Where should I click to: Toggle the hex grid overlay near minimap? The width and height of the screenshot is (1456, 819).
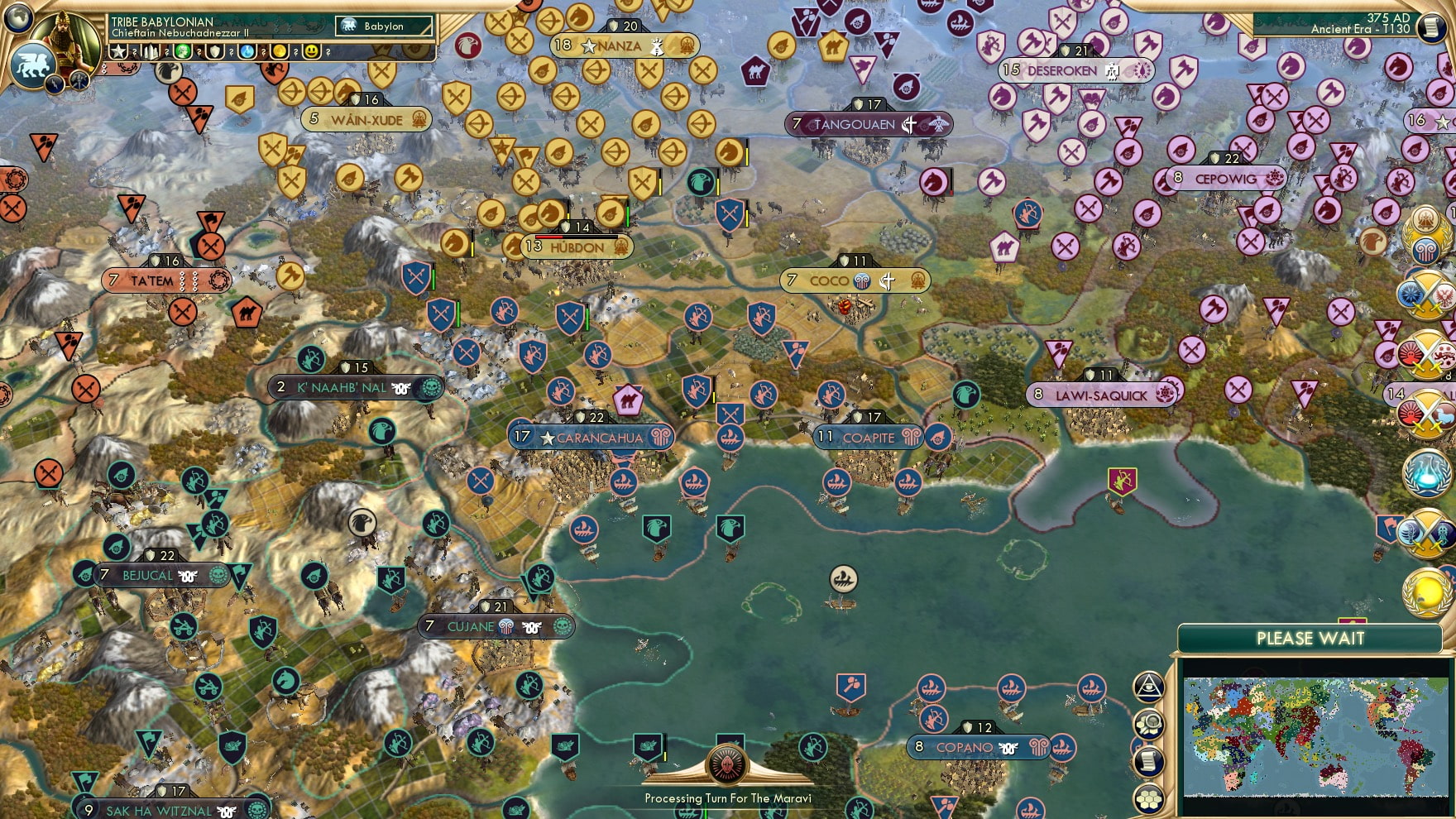tap(1148, 799)
